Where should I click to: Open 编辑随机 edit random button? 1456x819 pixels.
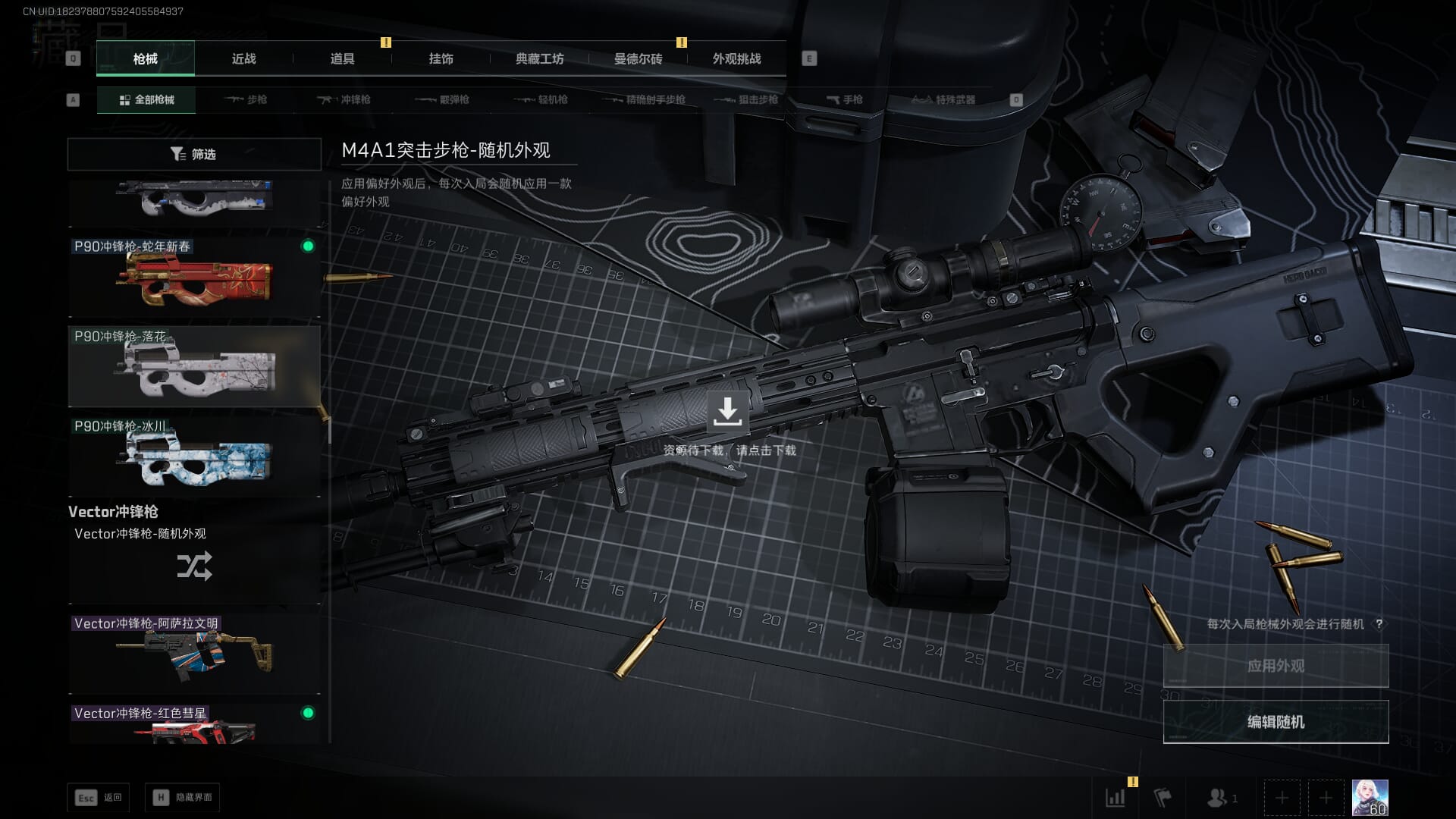click(x=1276, y=722)
